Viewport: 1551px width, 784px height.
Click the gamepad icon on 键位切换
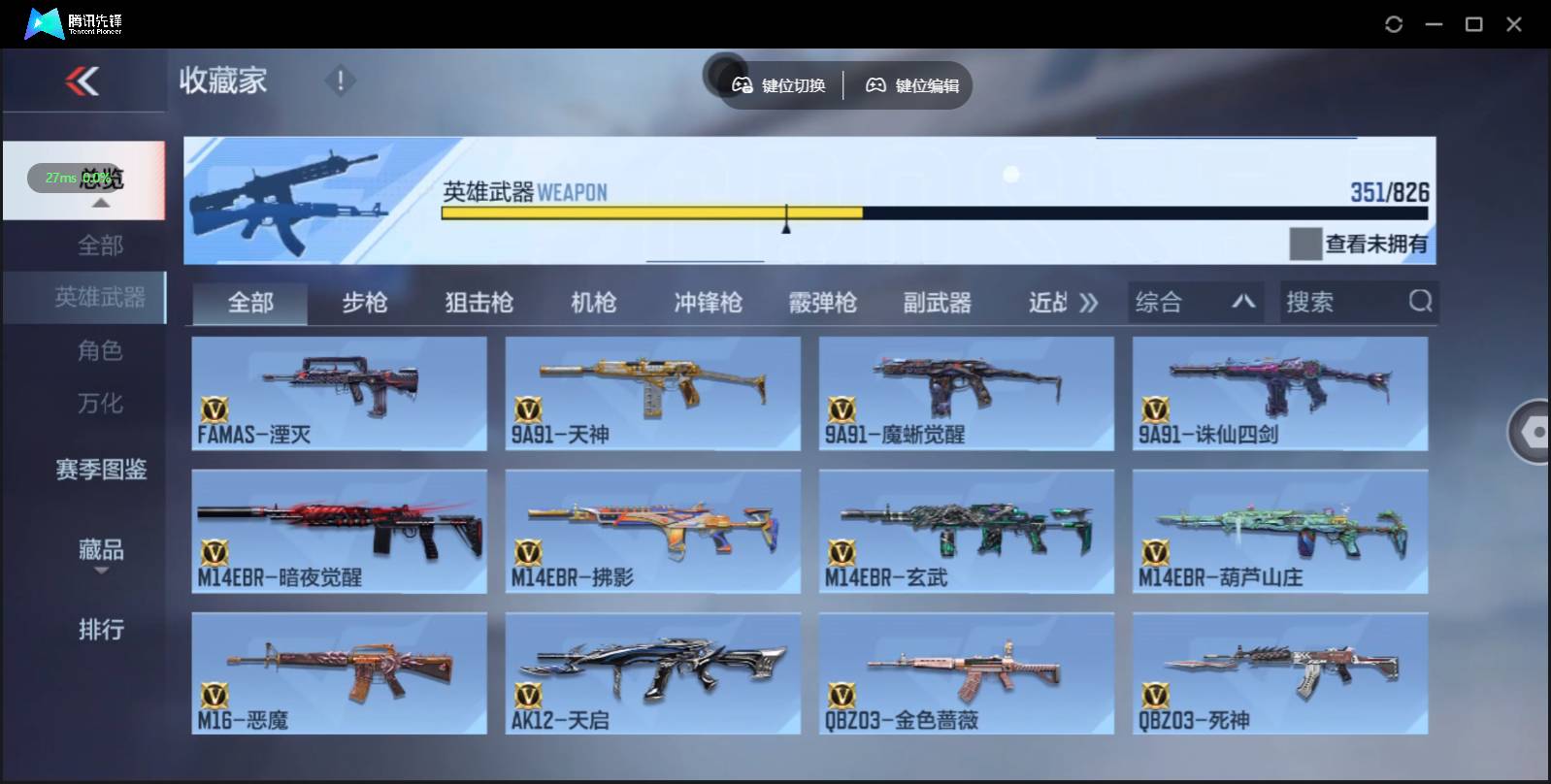[x=742, y=85]
